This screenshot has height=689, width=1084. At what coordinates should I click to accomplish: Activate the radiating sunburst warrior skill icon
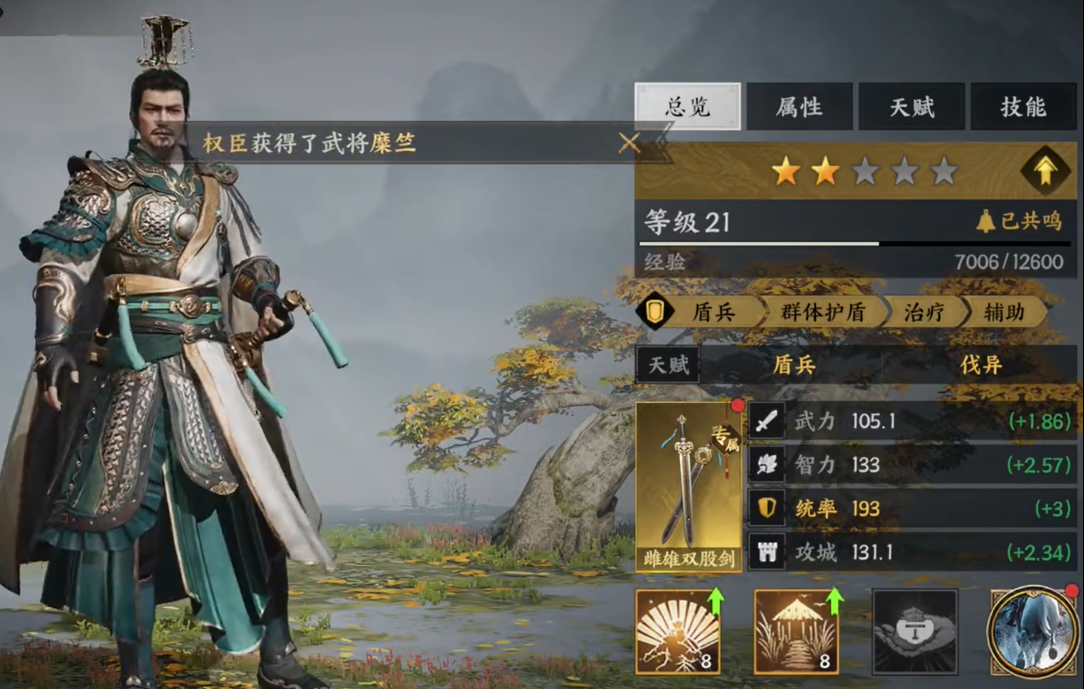click(678, 631)
